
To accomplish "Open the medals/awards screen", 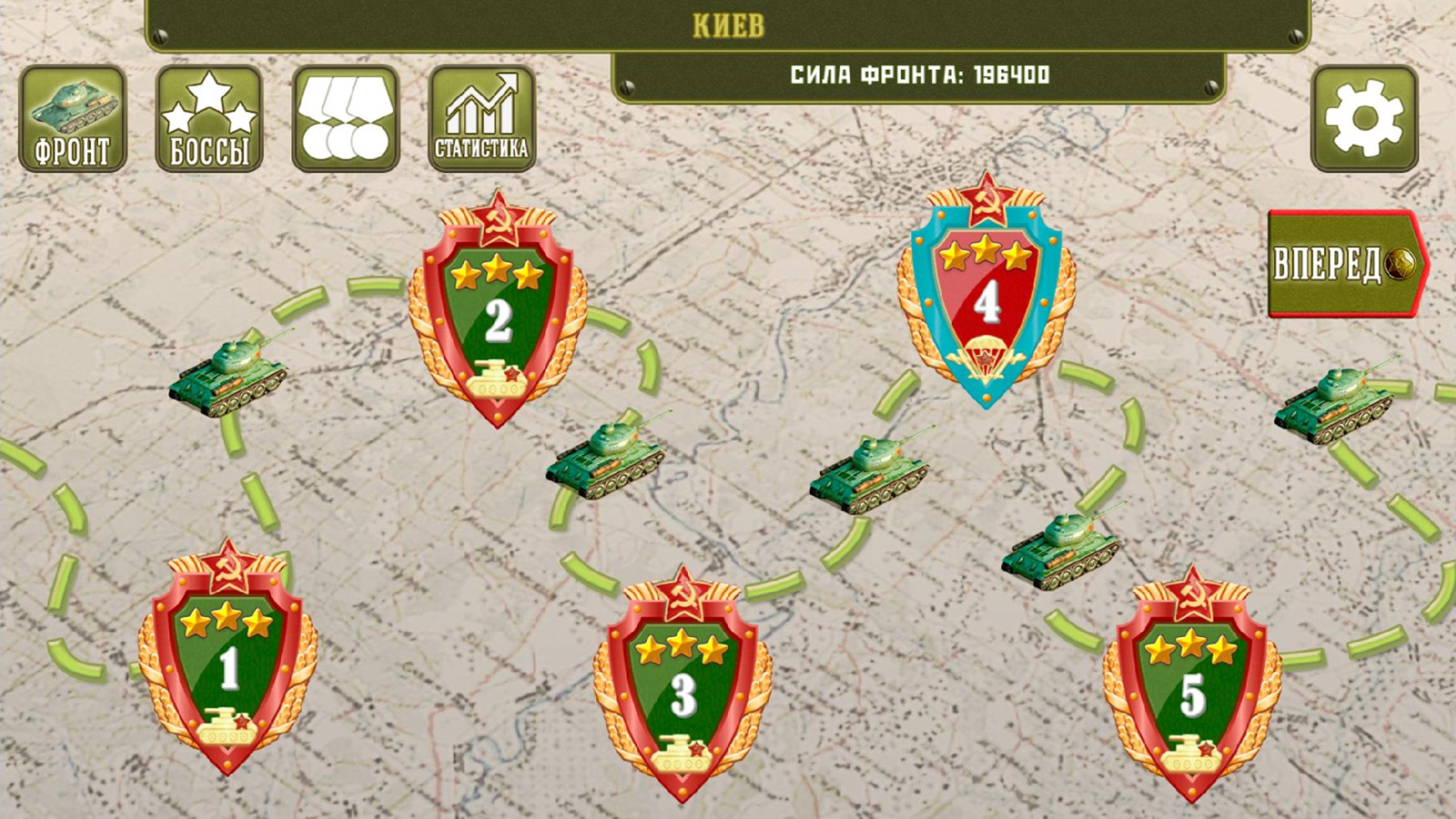I will [x=344, y=118].
